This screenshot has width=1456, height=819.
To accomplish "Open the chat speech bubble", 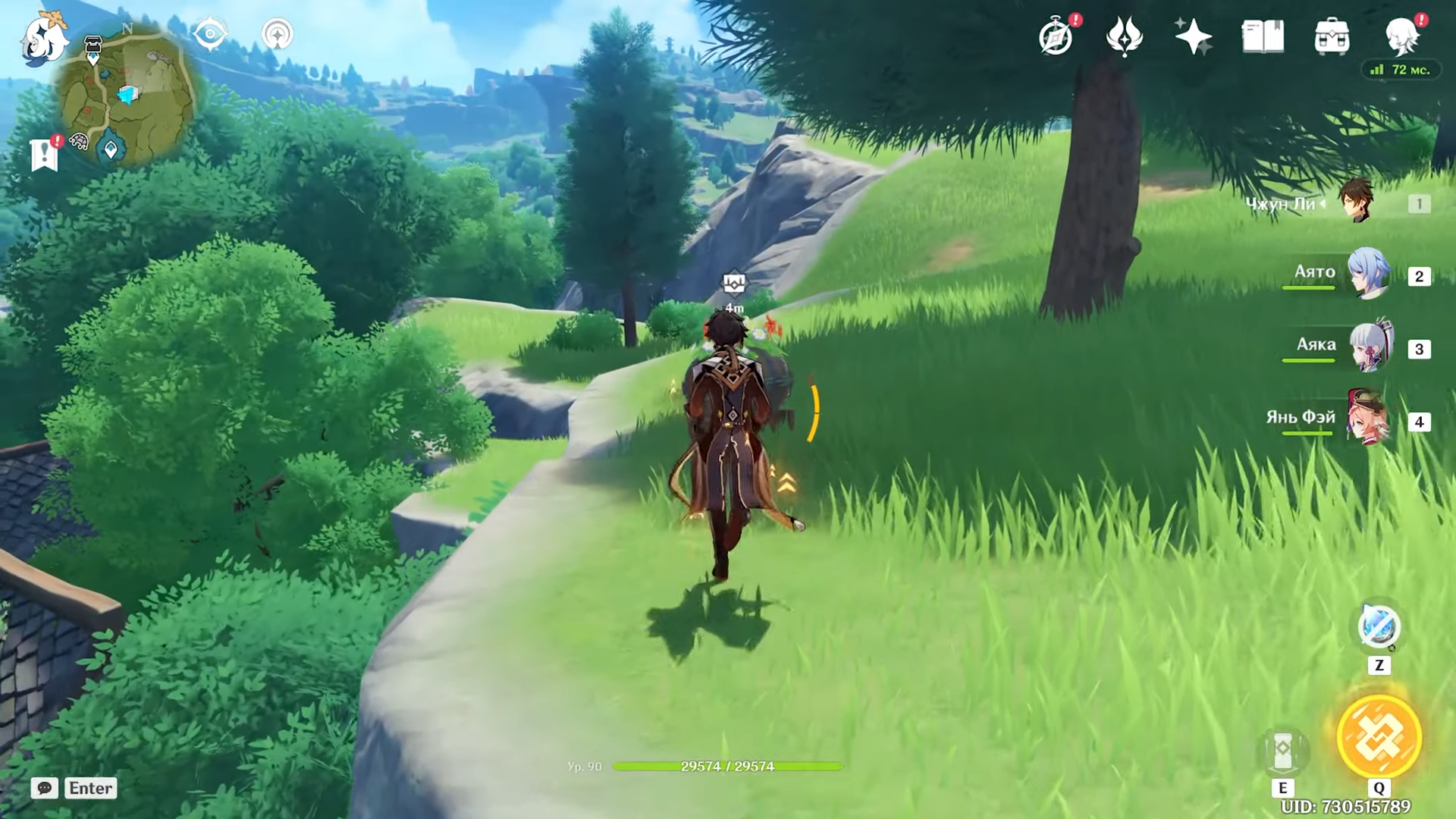I will click(x=45, y=788).
